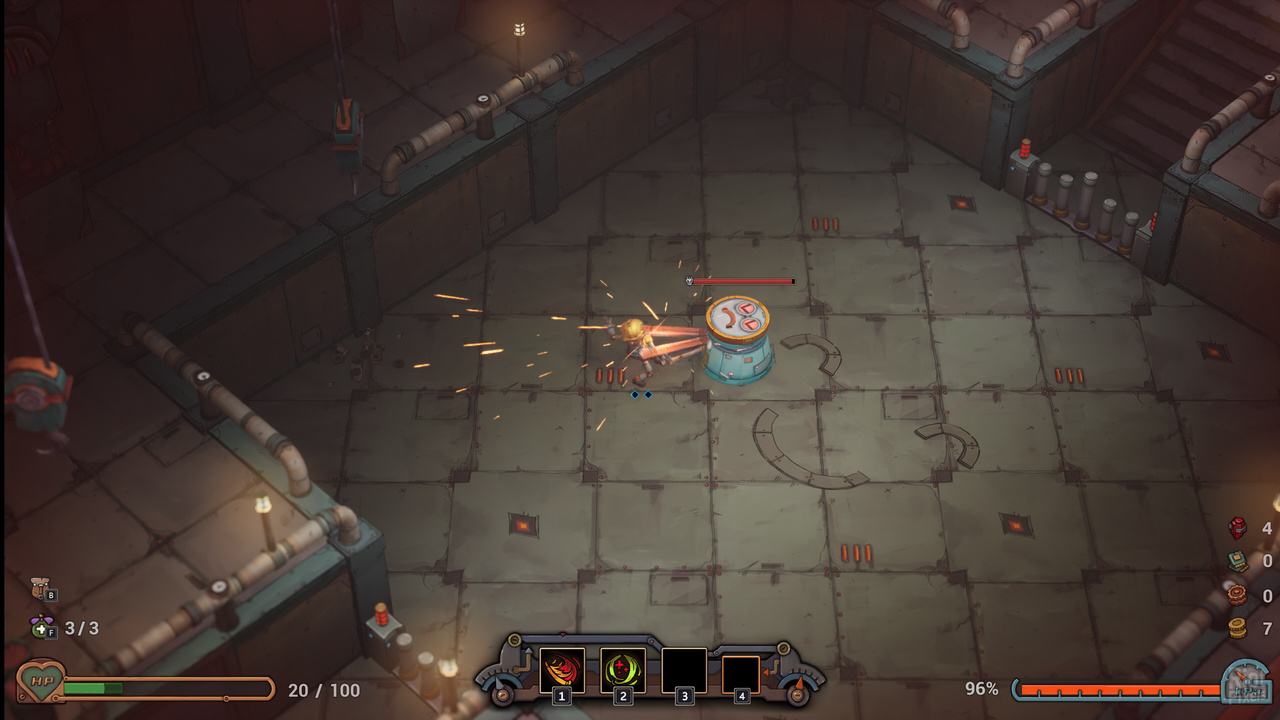Click the B keybind badge
This screenshot has width=1280, height=720.
pyautogui.click(x=51, y=595)
